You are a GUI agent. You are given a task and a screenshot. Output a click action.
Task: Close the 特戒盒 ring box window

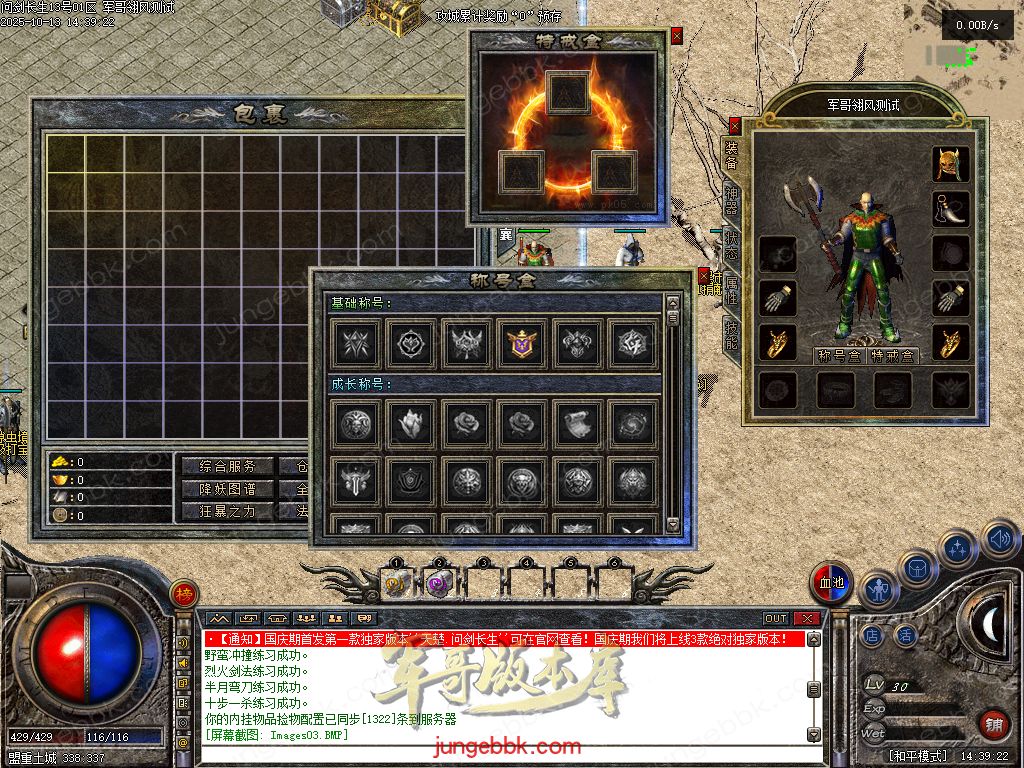(677, 36)
